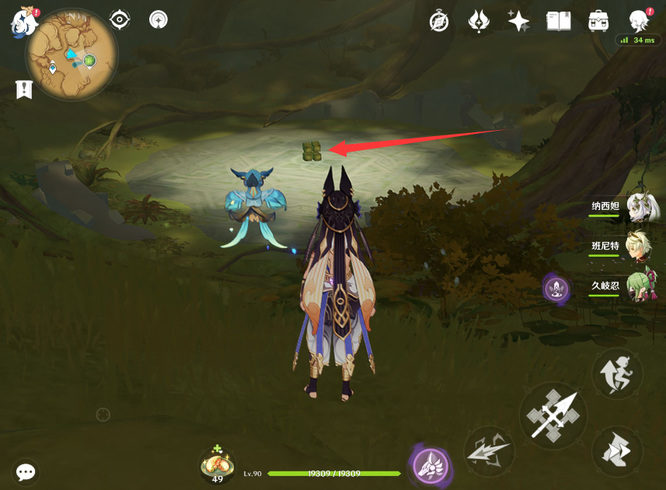Open the backpack inventory
This screenshot has width=666, height=490.
(x=598, y=21)
